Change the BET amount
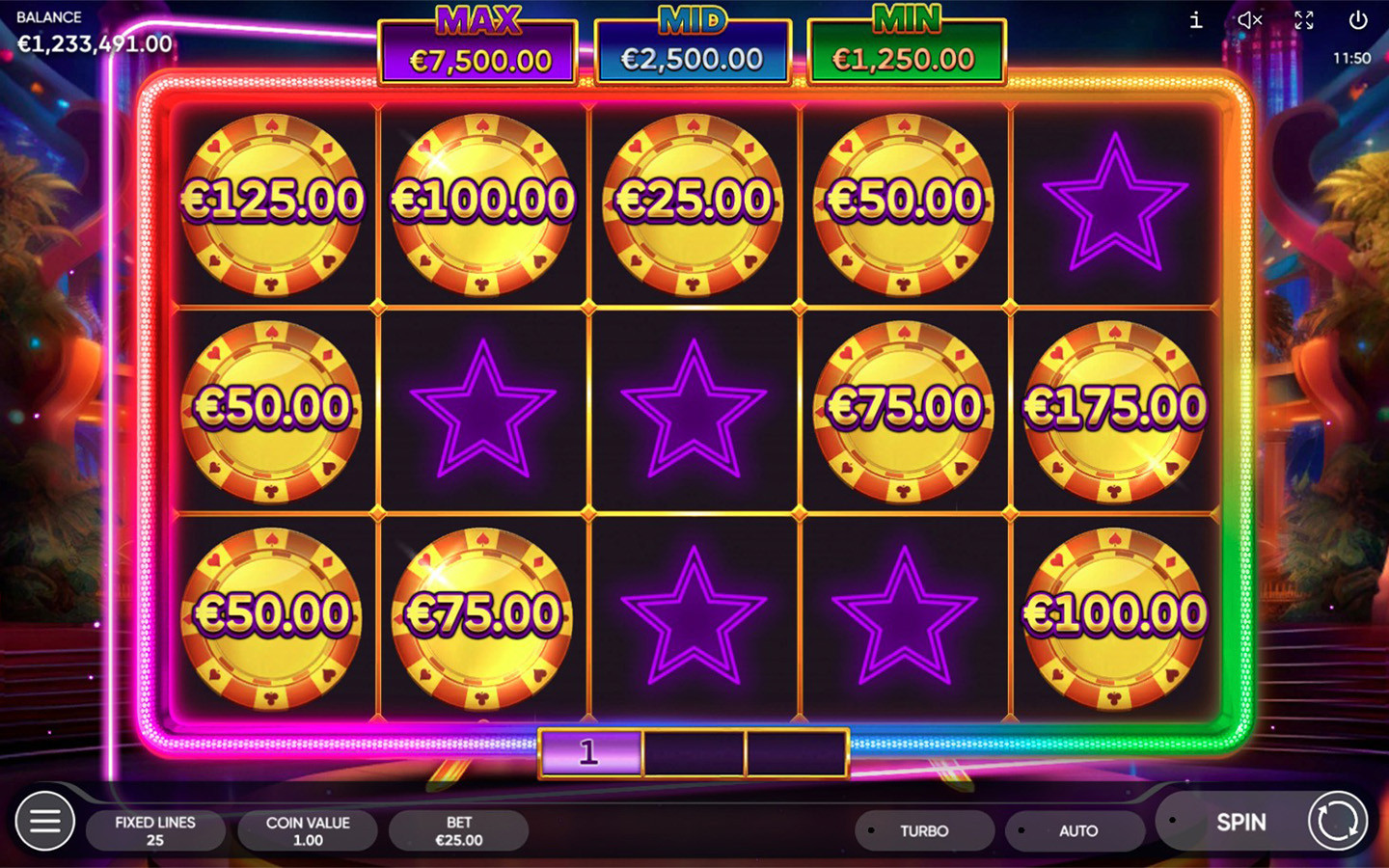Screen dimensions: 1389x868 (459, 830)
